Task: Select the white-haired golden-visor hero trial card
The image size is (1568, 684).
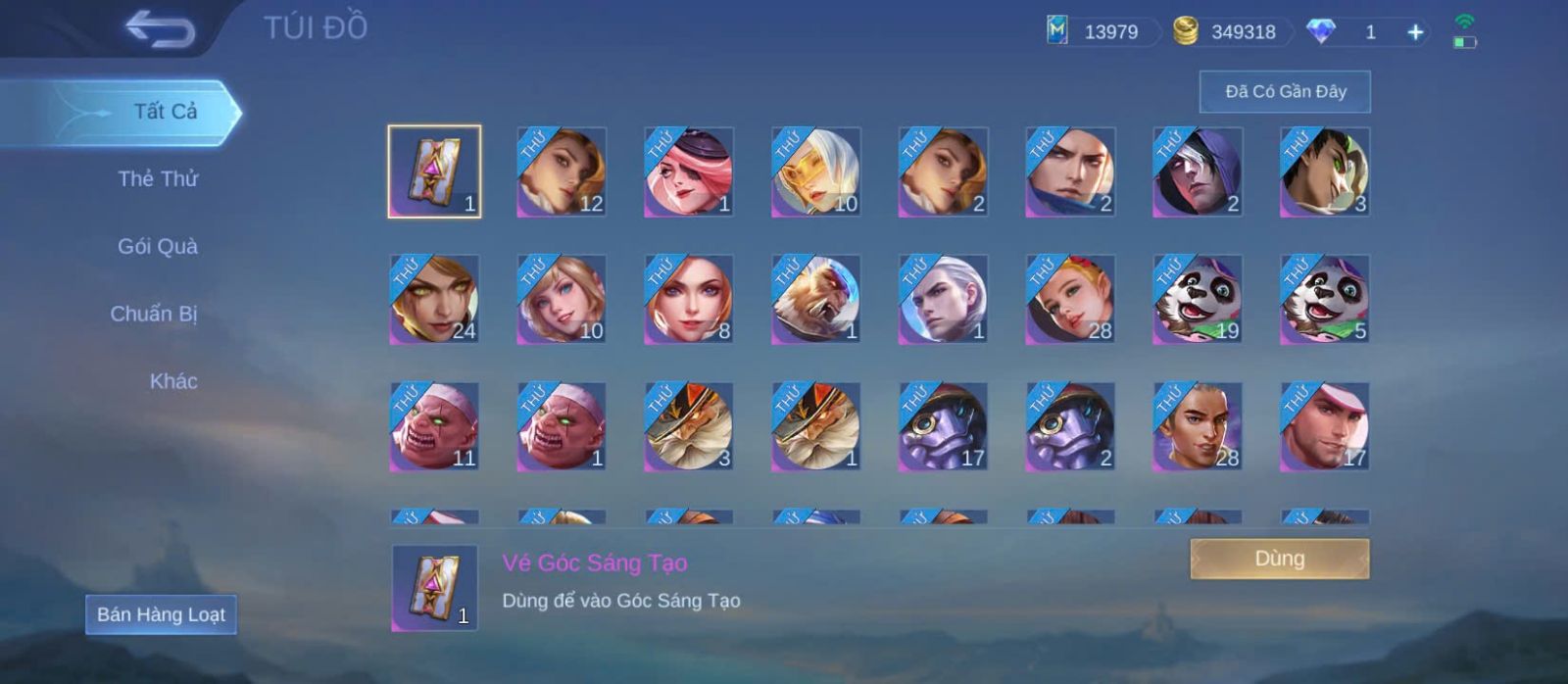Action: [815, 171]
